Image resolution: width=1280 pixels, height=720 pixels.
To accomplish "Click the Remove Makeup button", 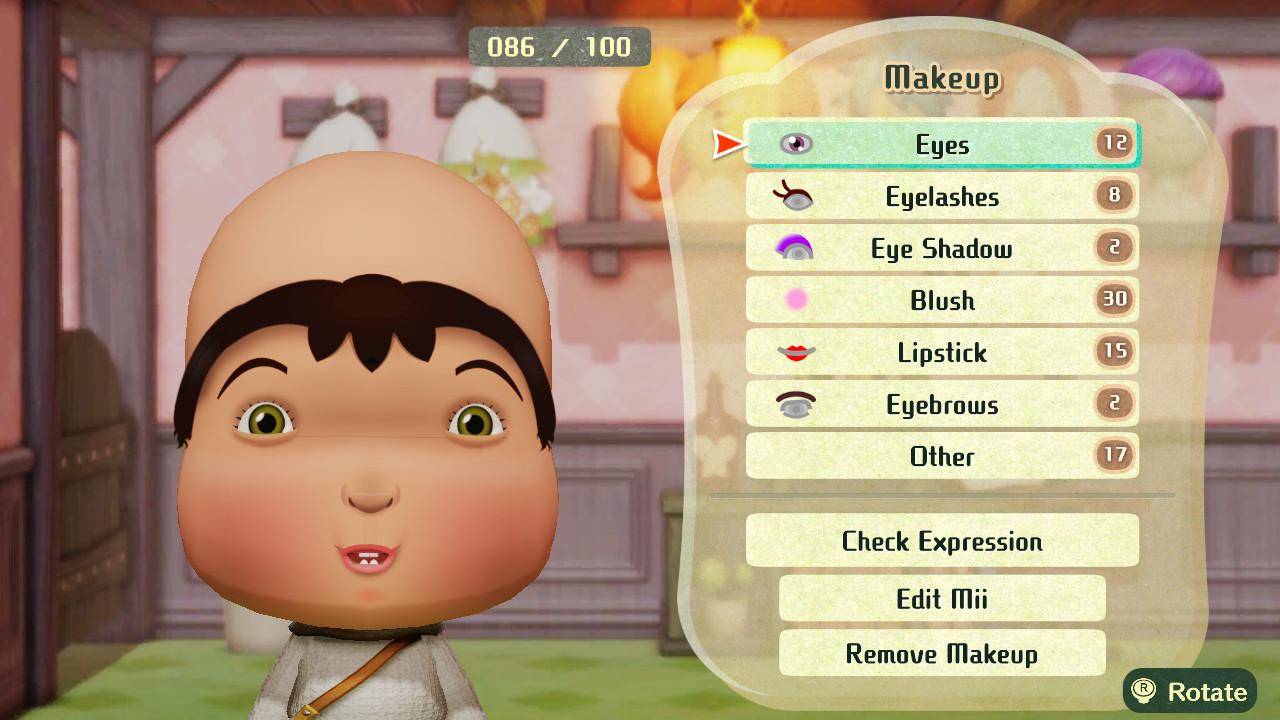I will (x=940, y=654).
